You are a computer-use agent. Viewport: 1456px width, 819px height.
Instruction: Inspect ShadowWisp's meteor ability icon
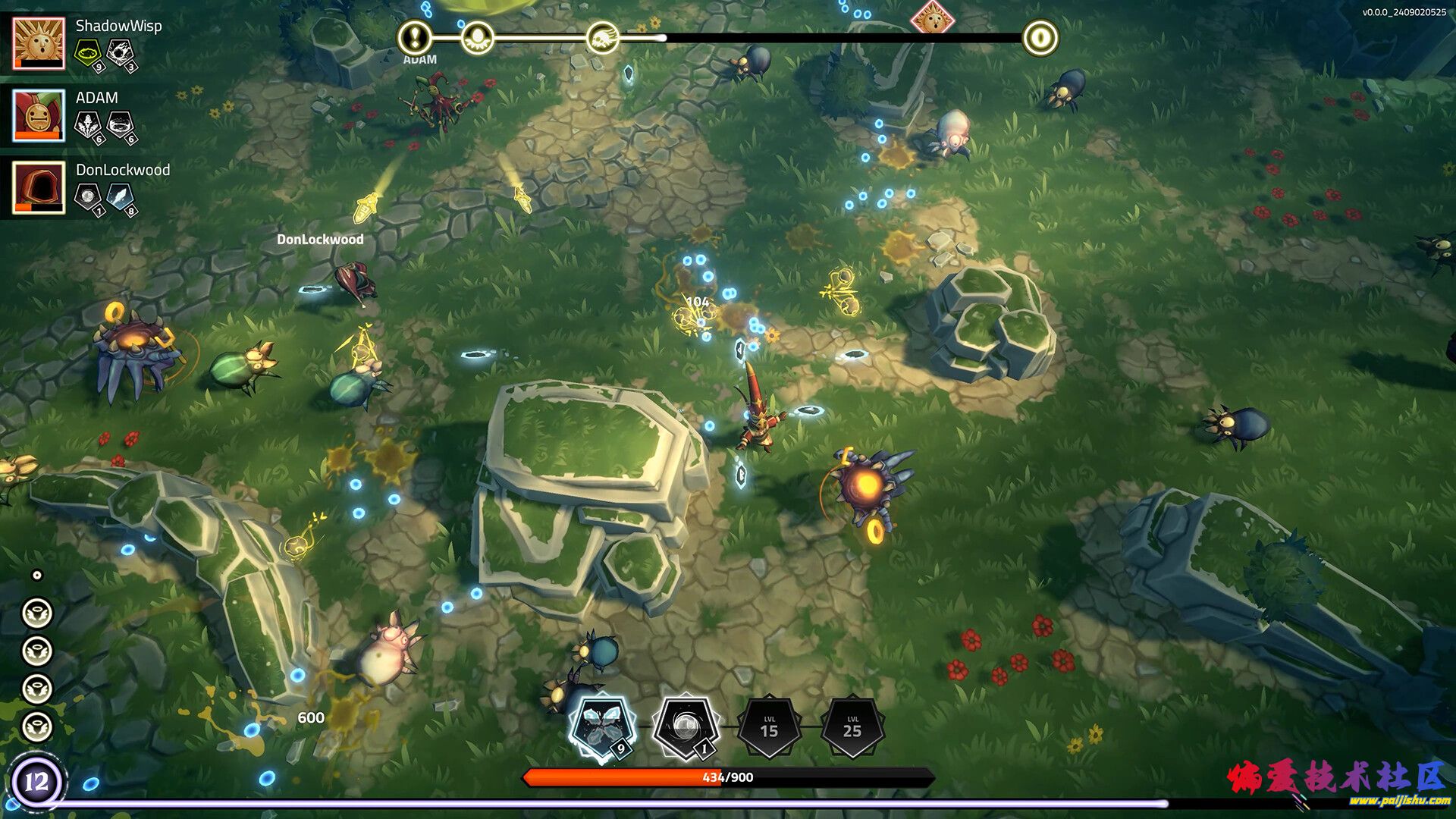click(120, 52)
